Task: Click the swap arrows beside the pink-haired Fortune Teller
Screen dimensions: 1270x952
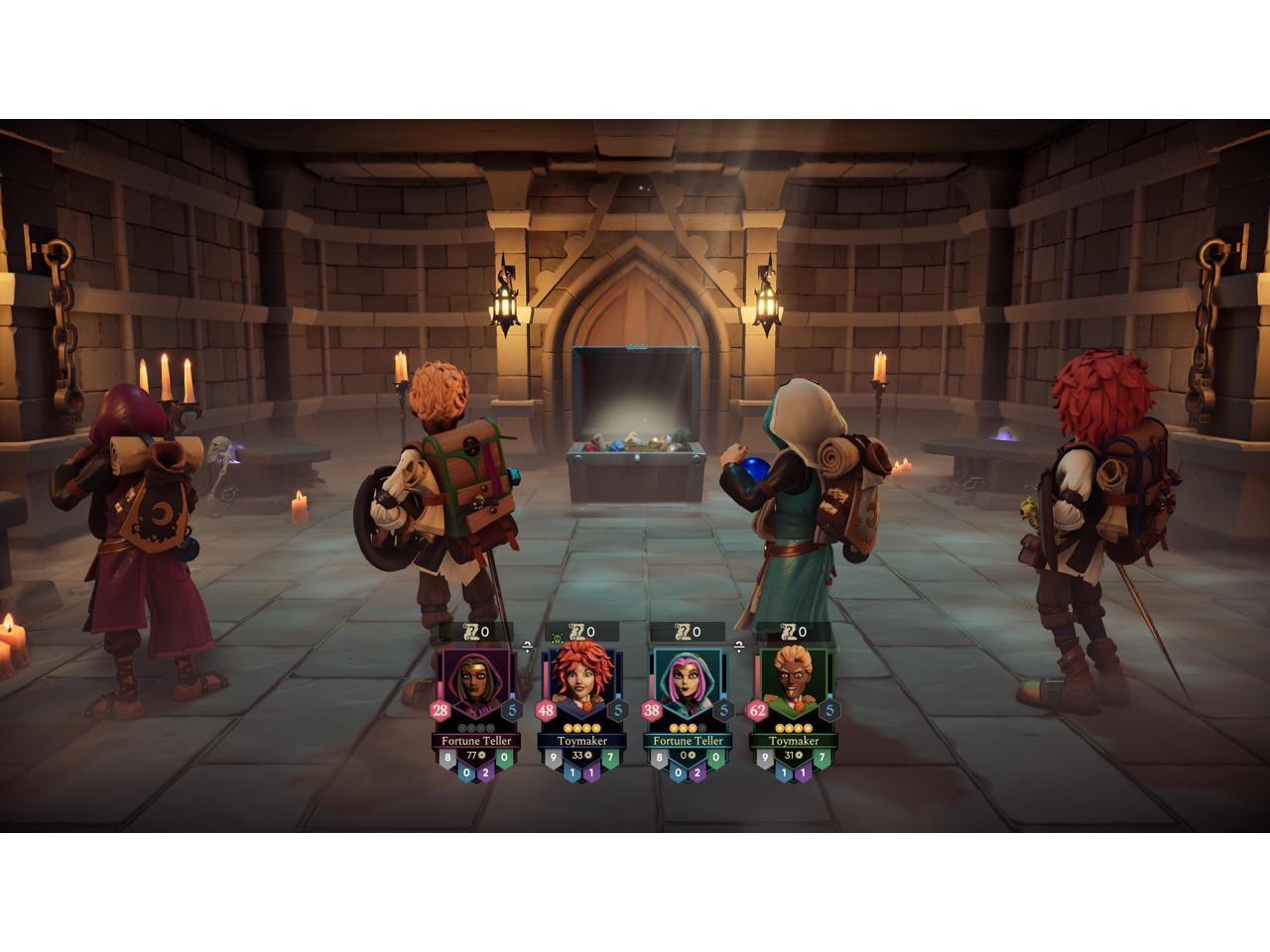Action: [739, 646]
